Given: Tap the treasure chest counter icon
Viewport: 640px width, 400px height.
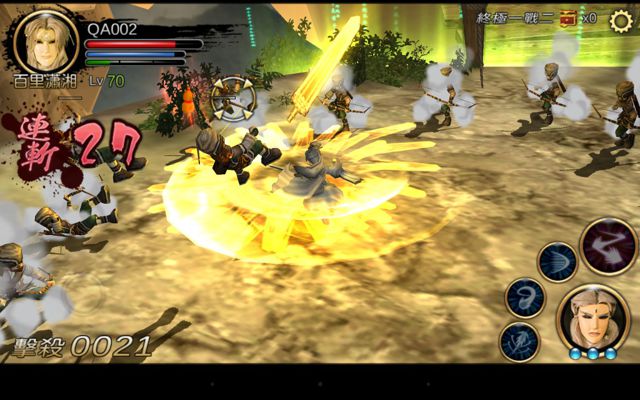Looking at the screenshot, I should 568,18.
